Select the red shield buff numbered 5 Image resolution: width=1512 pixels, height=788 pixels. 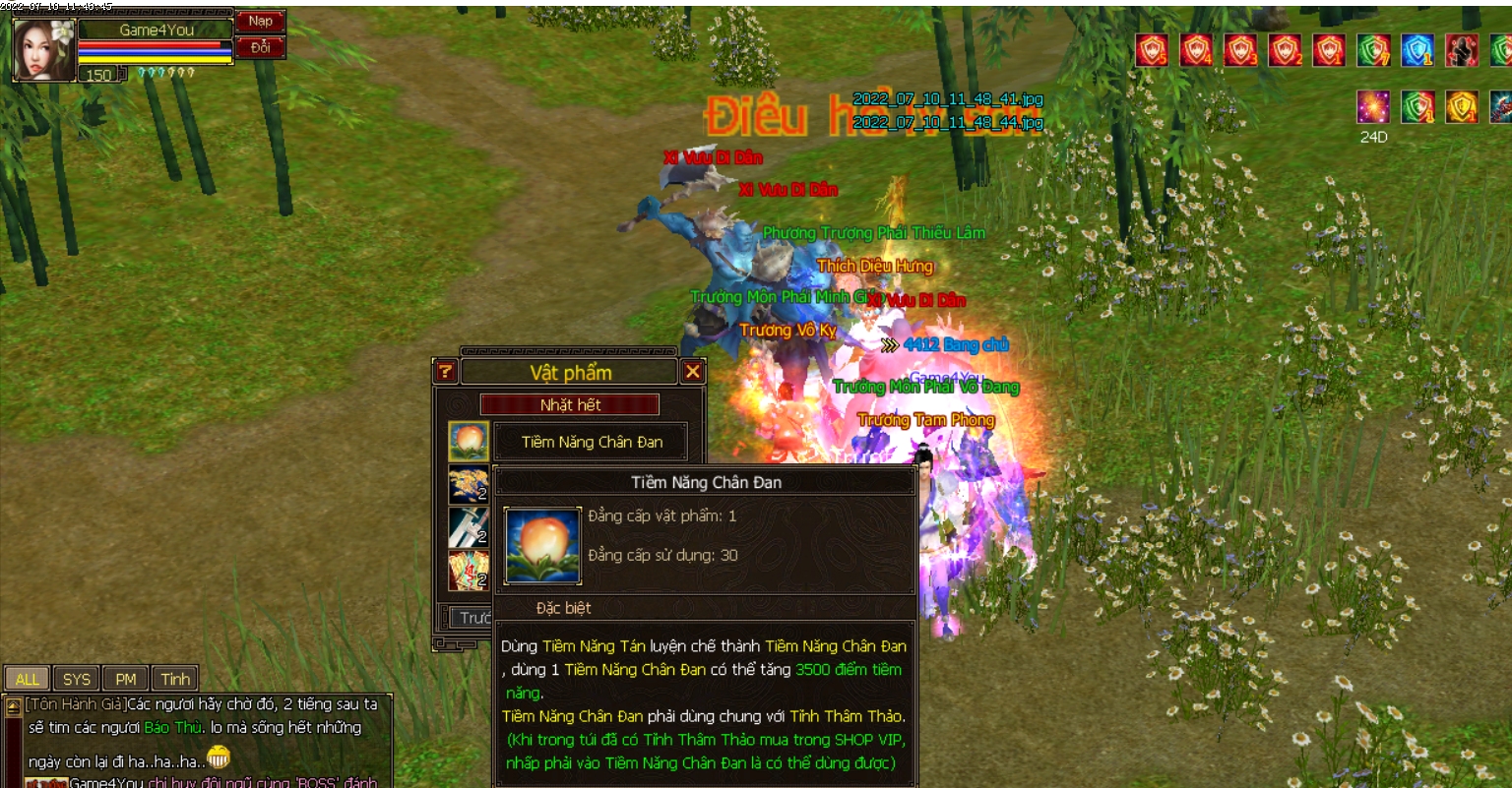(1152, 50)
